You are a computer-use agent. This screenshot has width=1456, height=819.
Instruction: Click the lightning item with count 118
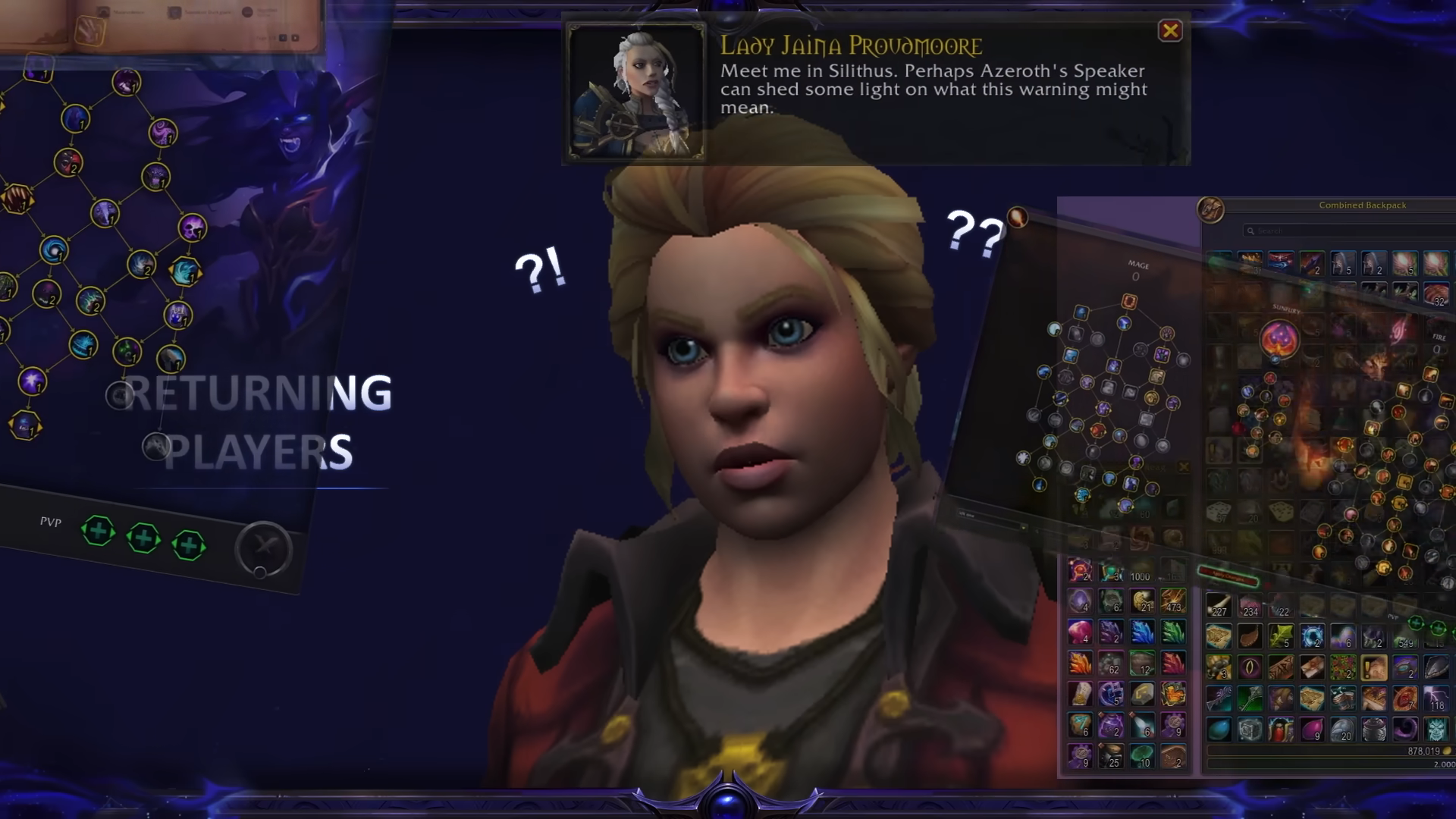pyautogui.click(x=1436, y=700)
